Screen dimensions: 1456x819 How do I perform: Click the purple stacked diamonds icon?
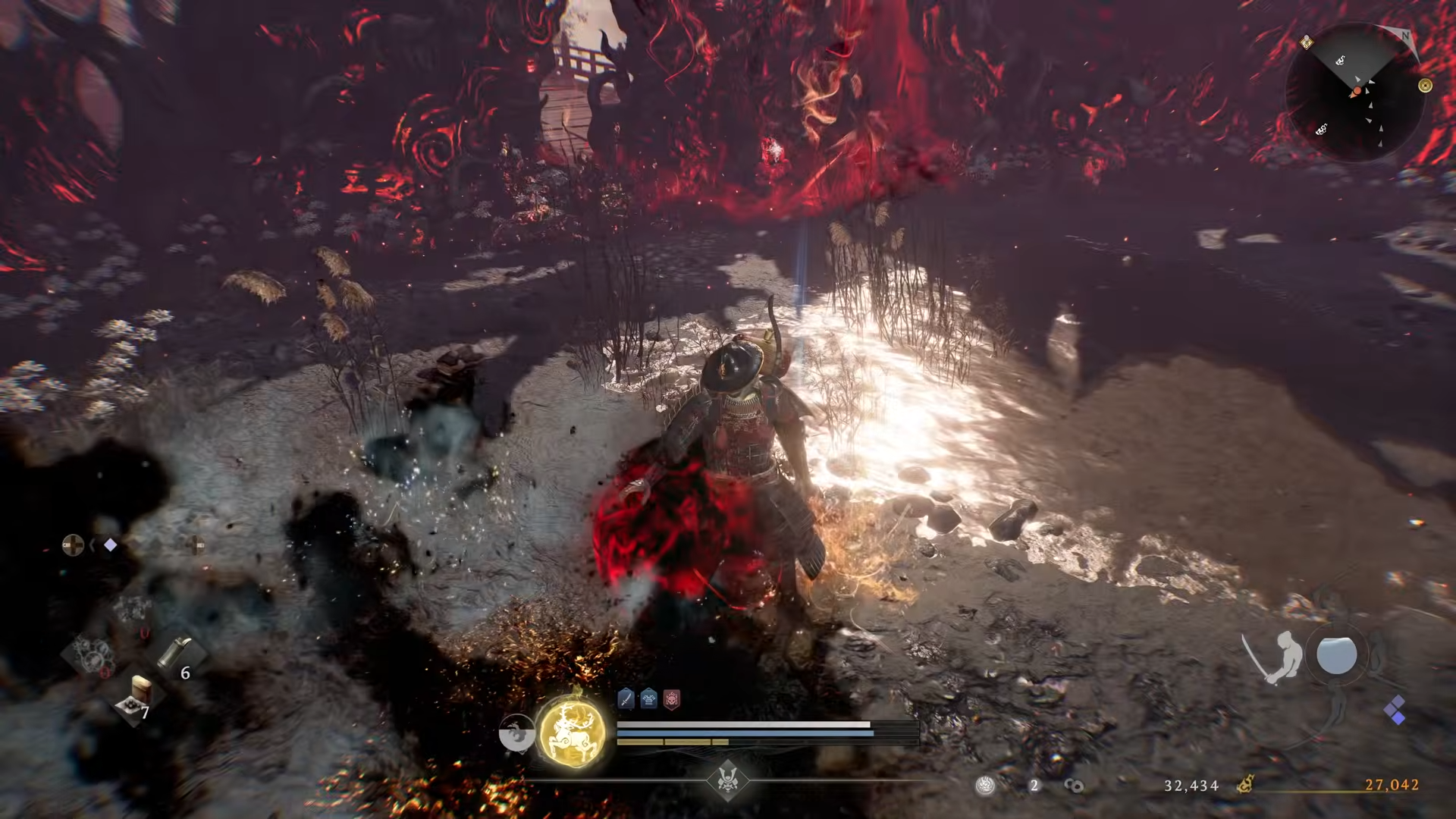click(1395, 711)
